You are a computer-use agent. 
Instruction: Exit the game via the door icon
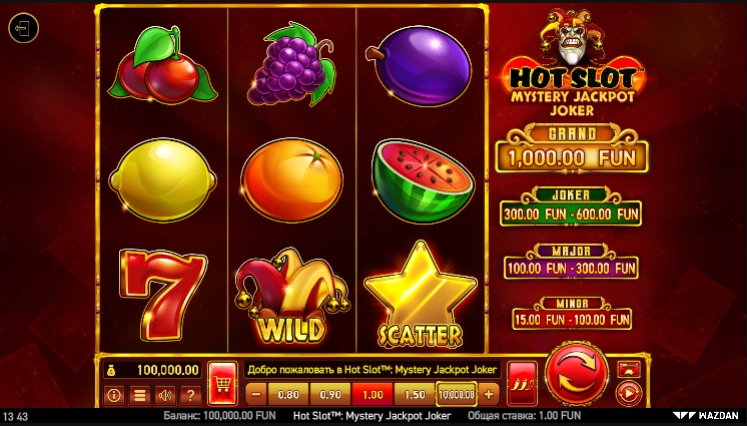[x=22, y=28]
